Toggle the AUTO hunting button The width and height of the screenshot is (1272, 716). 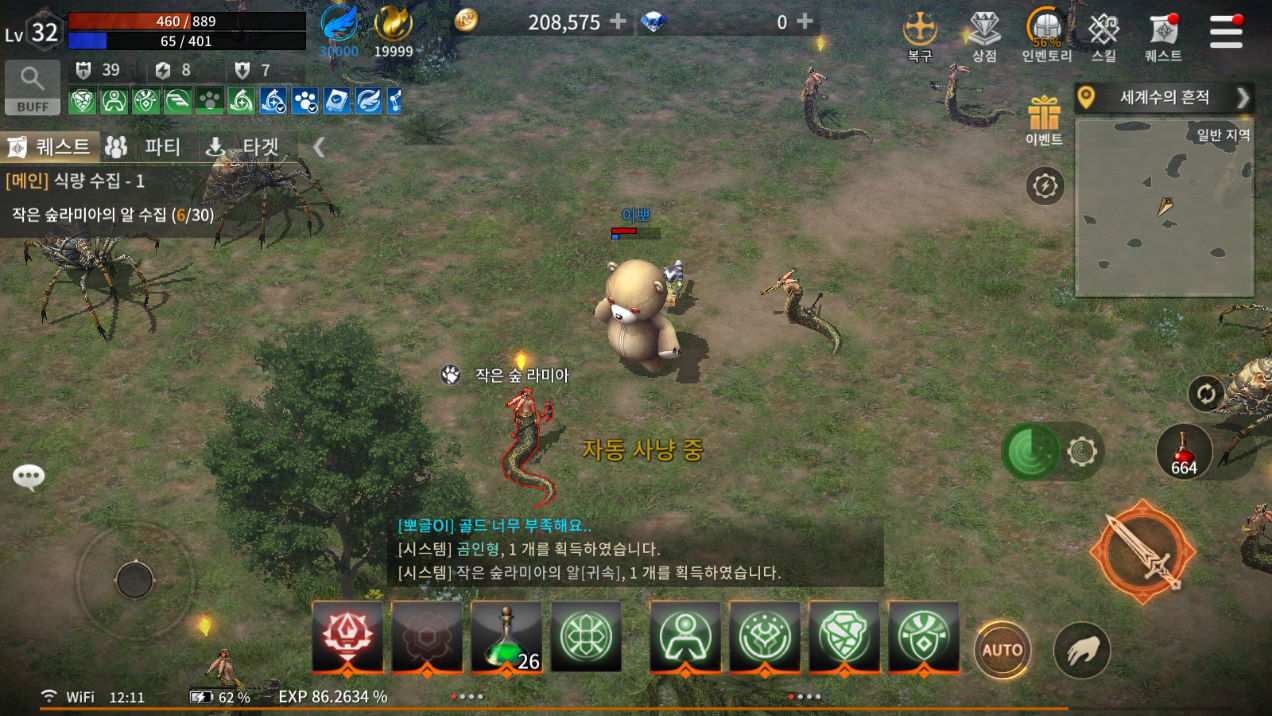1002,650
